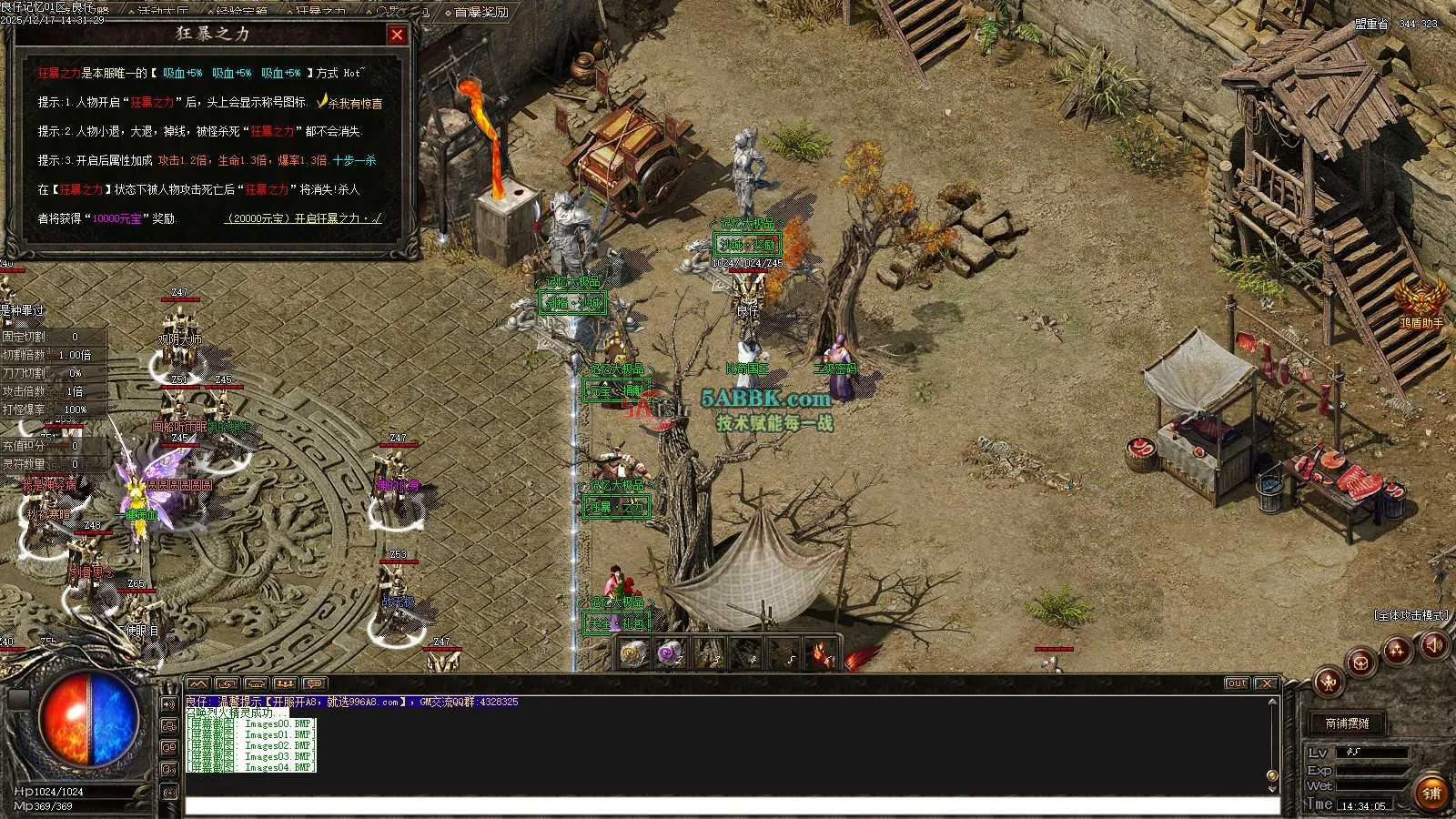
Task: Close the chat panel with X
Action: [x=1266, y=683]
